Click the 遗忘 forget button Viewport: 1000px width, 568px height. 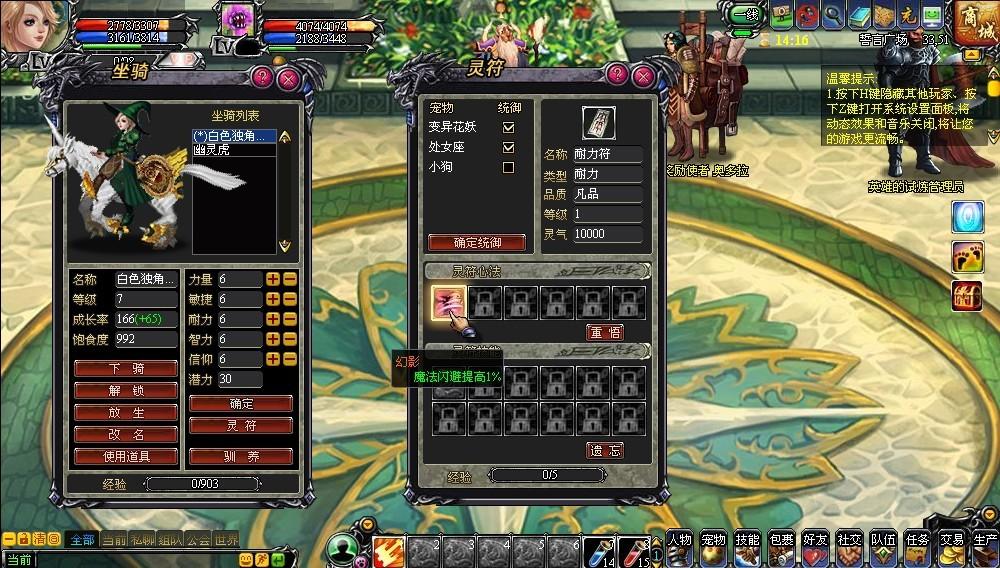pos(604,450)
